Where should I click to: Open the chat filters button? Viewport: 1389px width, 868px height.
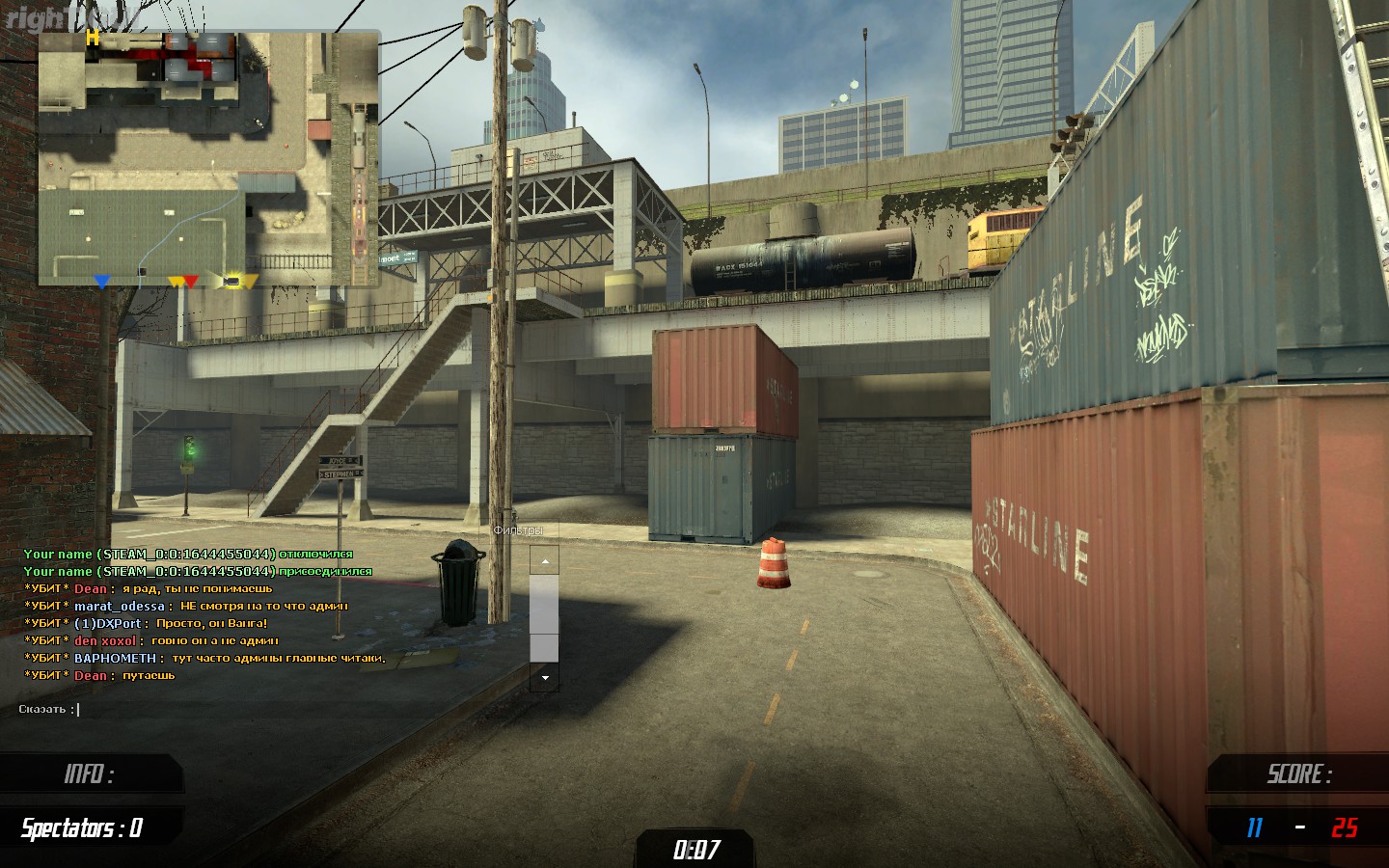click(x=518, y=530)
